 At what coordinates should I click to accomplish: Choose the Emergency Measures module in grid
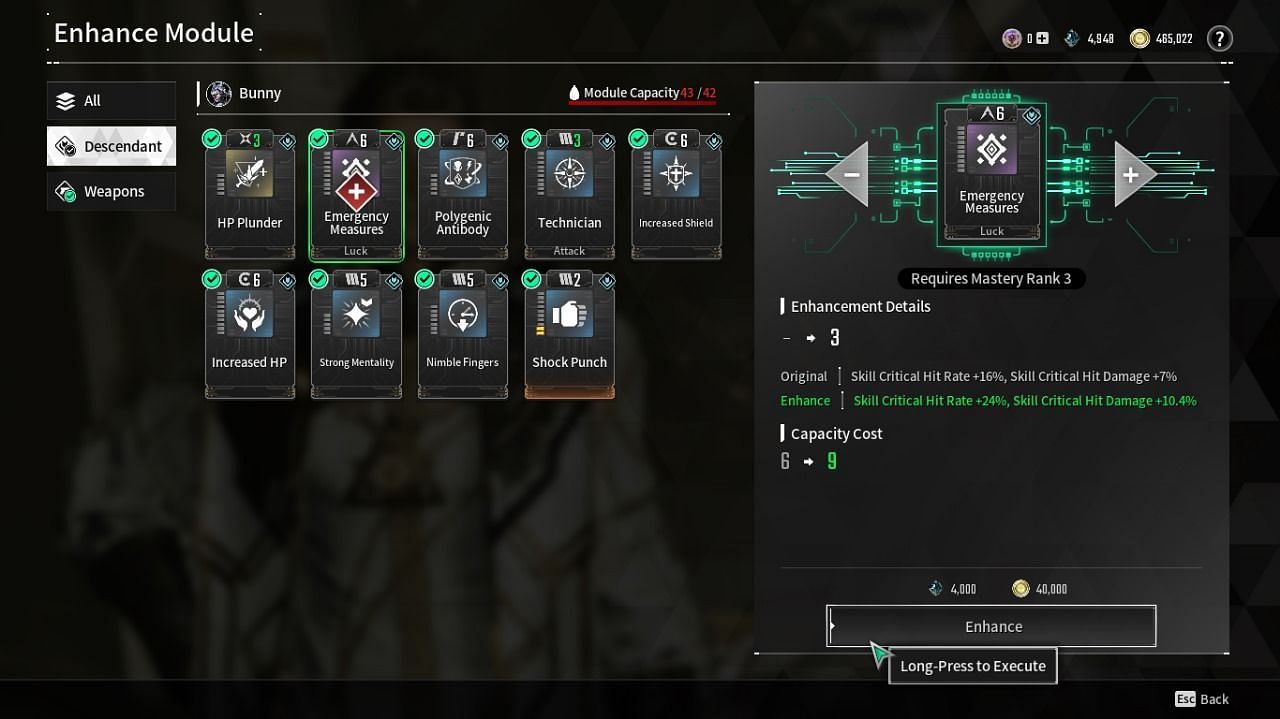click(356, 194)
